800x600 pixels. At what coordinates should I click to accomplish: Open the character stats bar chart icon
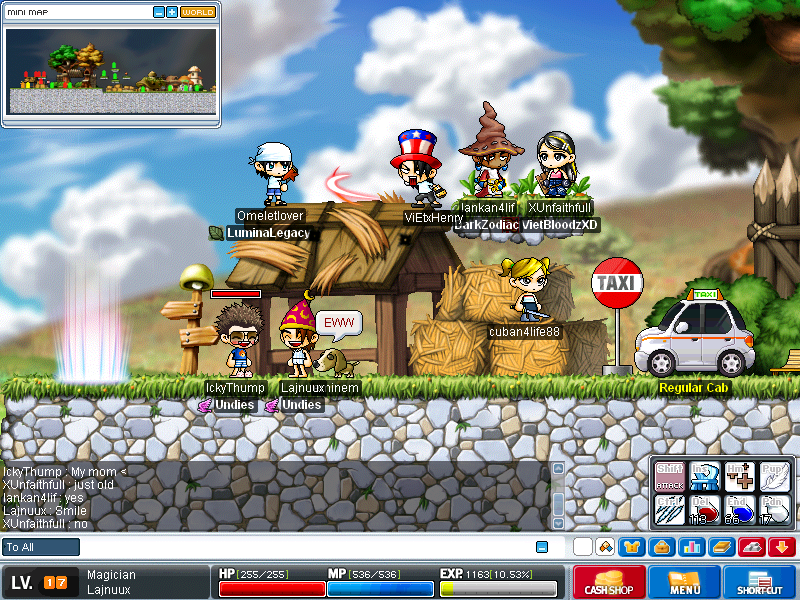[691, 547]
